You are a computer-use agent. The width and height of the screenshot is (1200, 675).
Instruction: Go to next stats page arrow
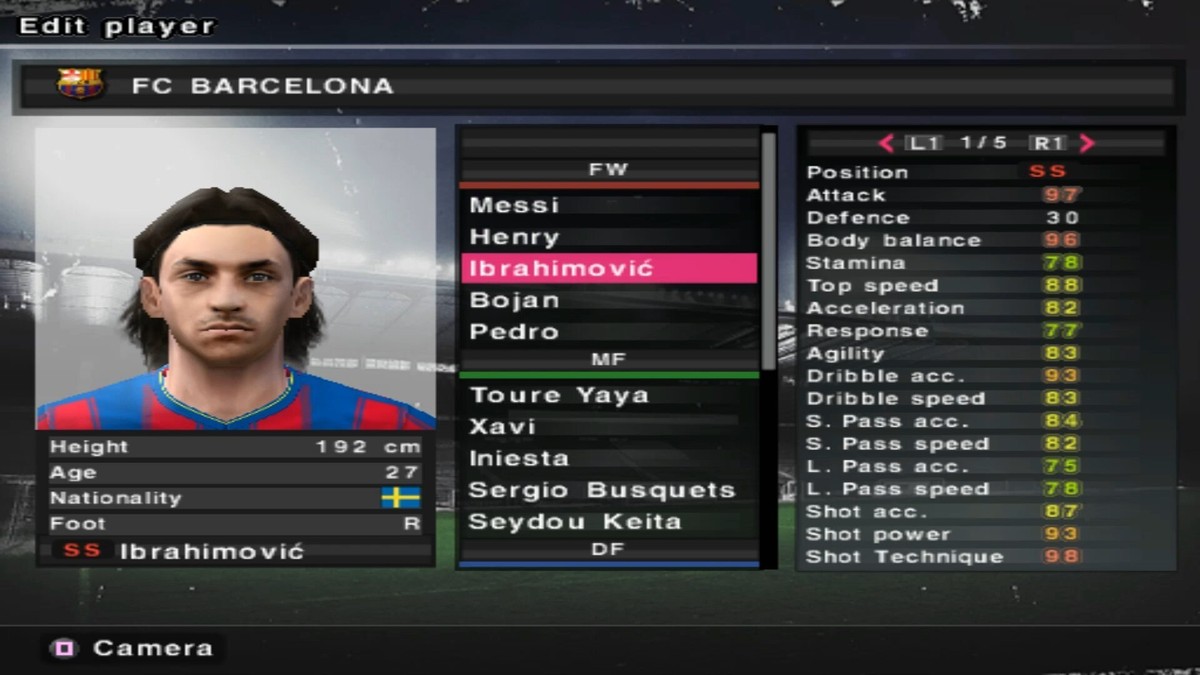click(x=1088, y=143)
